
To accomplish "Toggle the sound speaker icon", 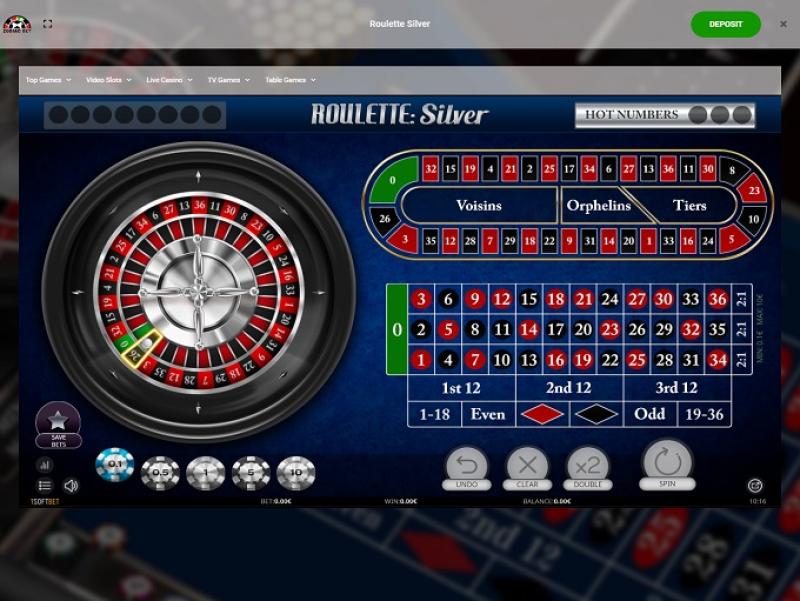I will pos(71,486).
